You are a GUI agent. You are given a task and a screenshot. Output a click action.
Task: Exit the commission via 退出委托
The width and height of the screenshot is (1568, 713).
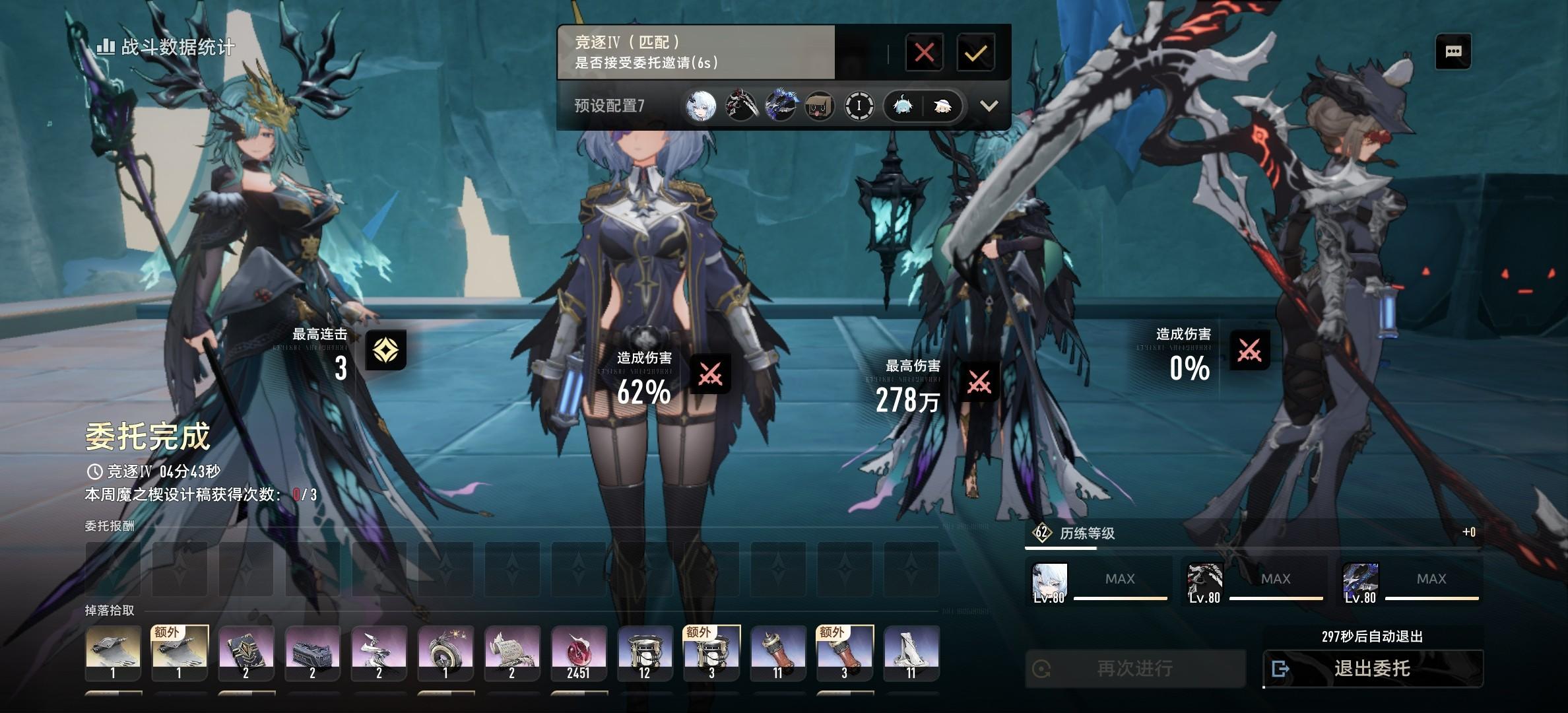click(x=1373, y=669)
